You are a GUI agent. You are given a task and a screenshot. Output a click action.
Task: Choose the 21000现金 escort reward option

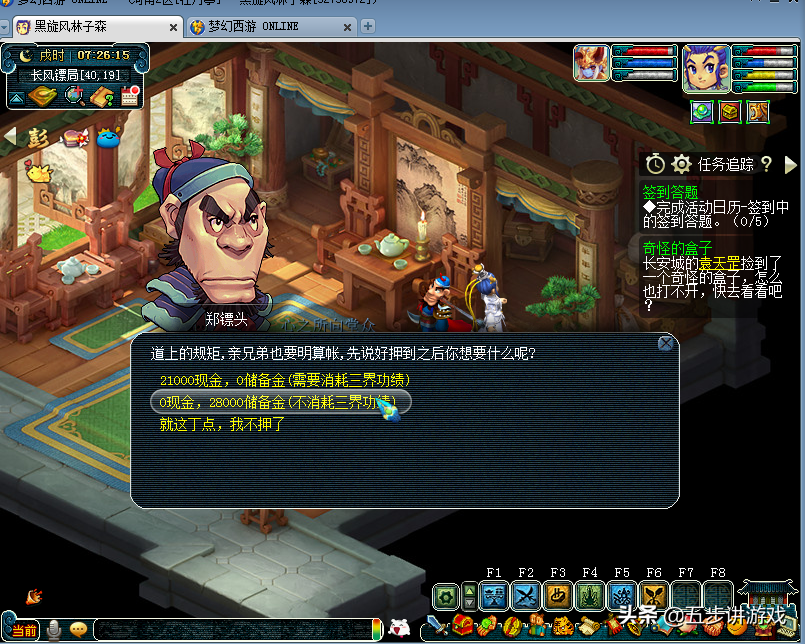tap(285, 381)
